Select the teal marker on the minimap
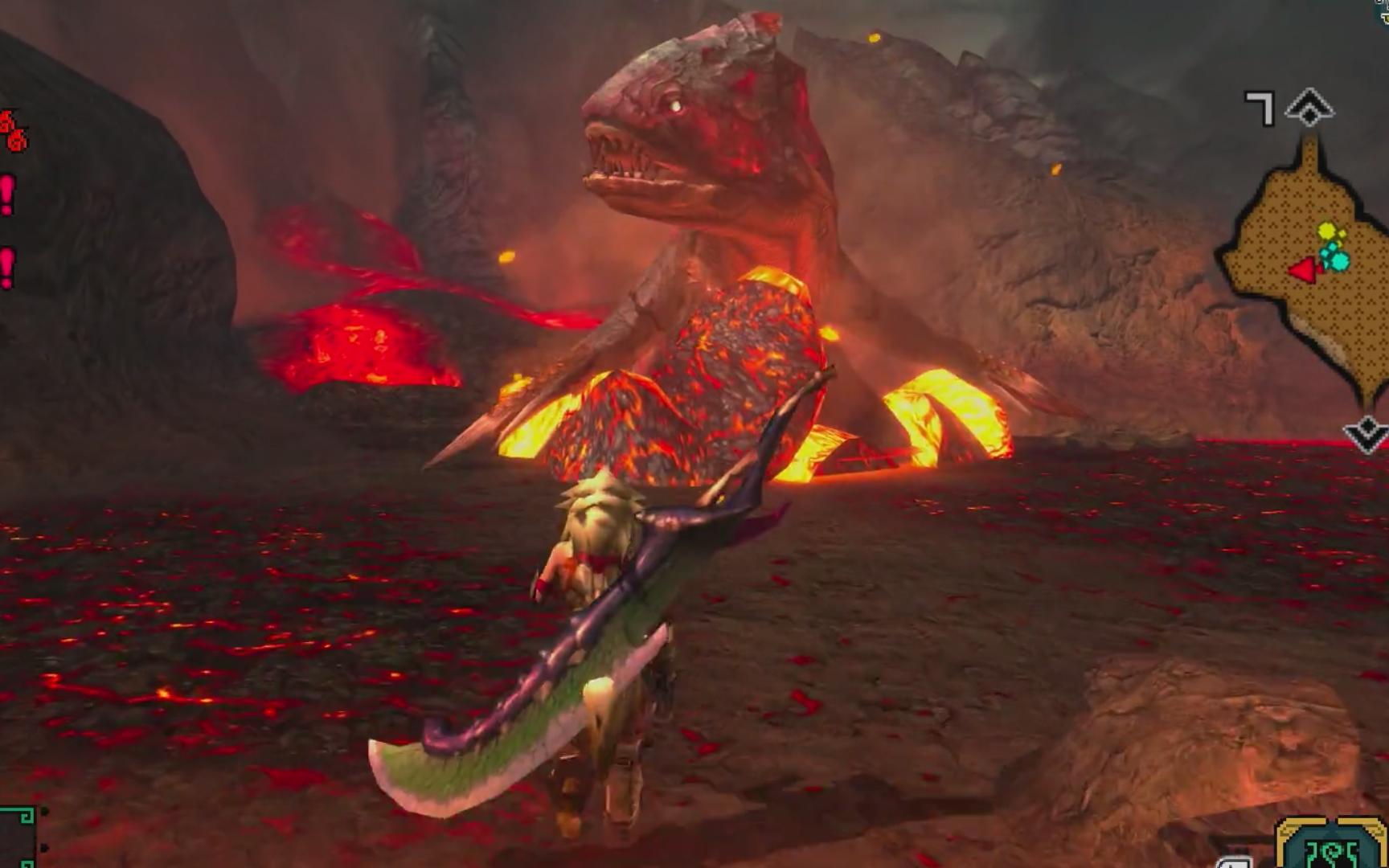This screenshot has height=868, width=1389. tap(1338, 259)
